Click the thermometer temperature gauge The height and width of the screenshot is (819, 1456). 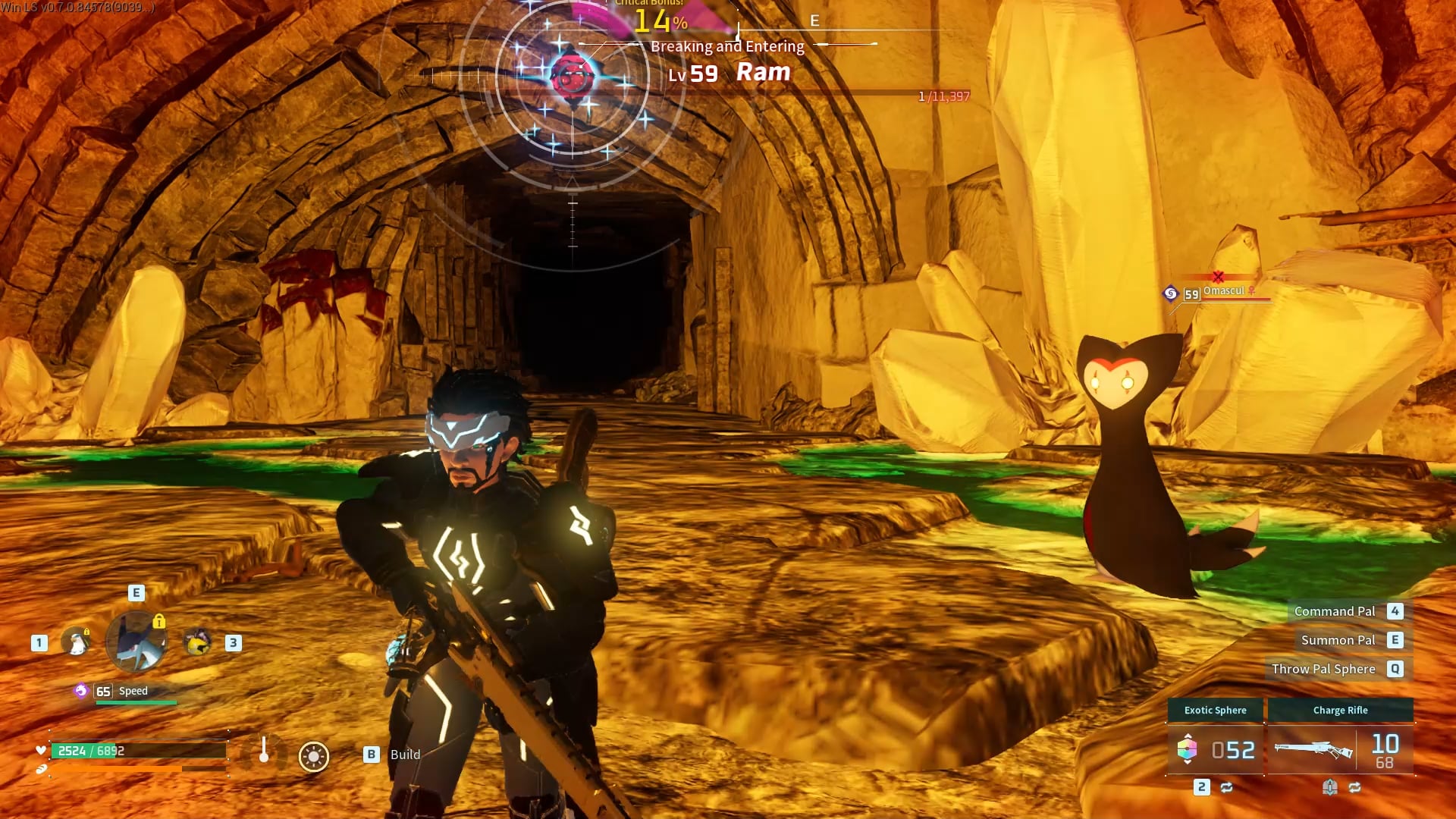(264, 751)
